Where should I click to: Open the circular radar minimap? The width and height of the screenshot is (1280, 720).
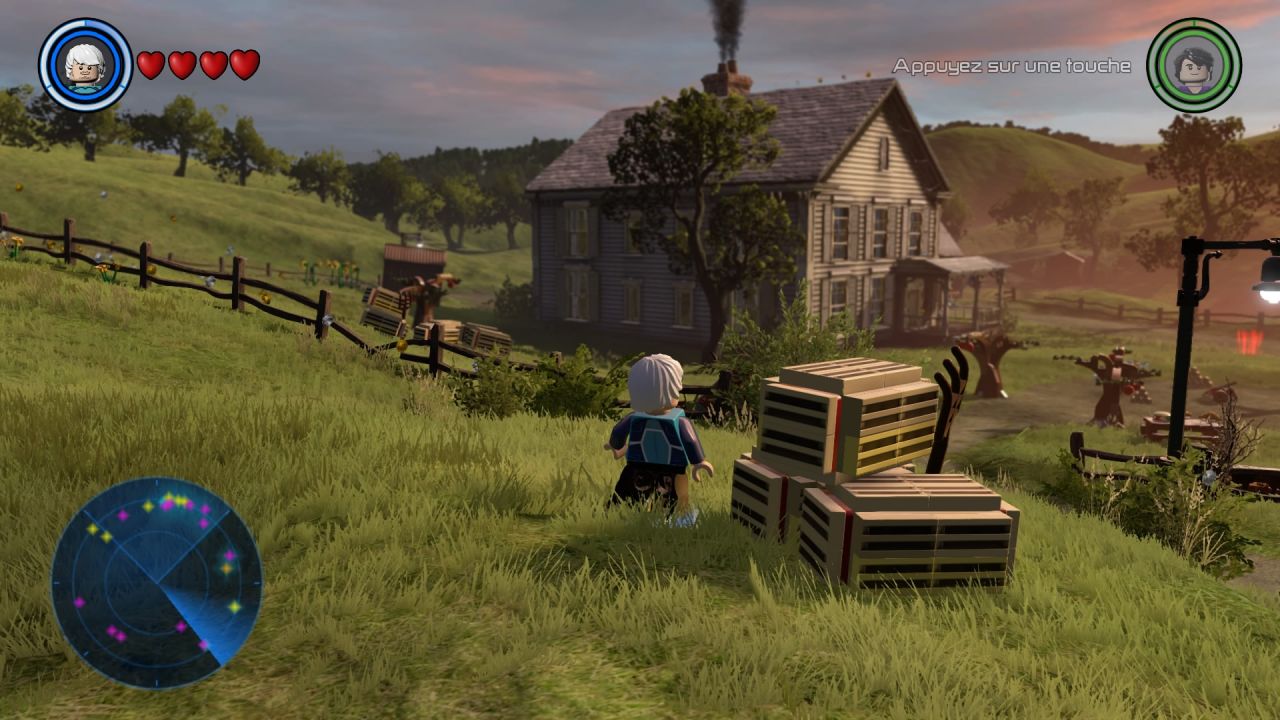(x=156, y=582)
